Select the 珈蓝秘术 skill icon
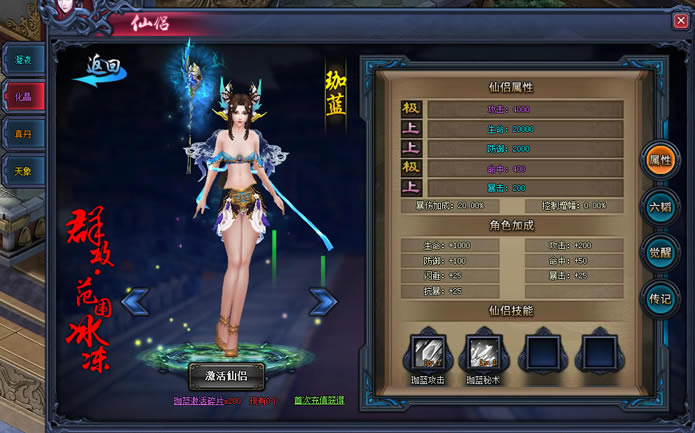The image size is (695, 433). coord(485,352)
